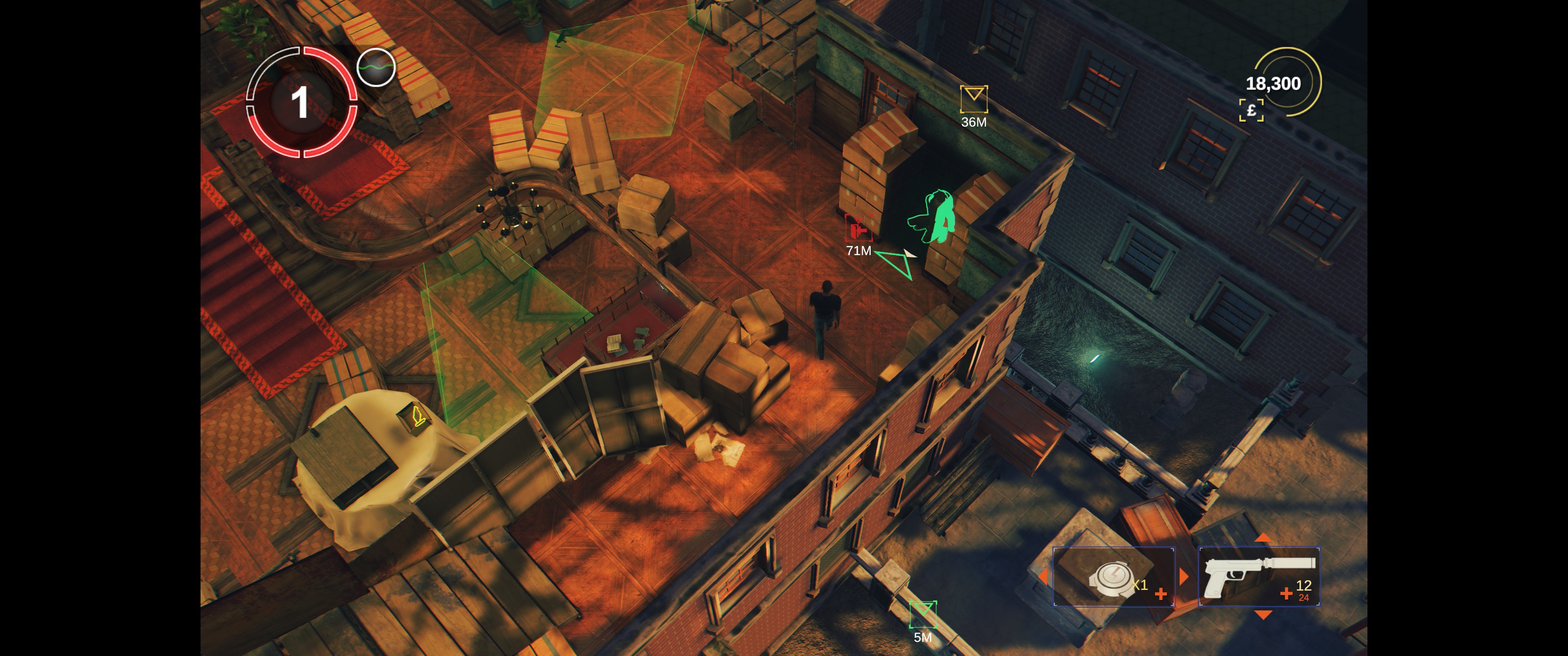Click the red 71M waypoint marker
This screenshot has height=656, width=1568.
(x=858, y=230)
